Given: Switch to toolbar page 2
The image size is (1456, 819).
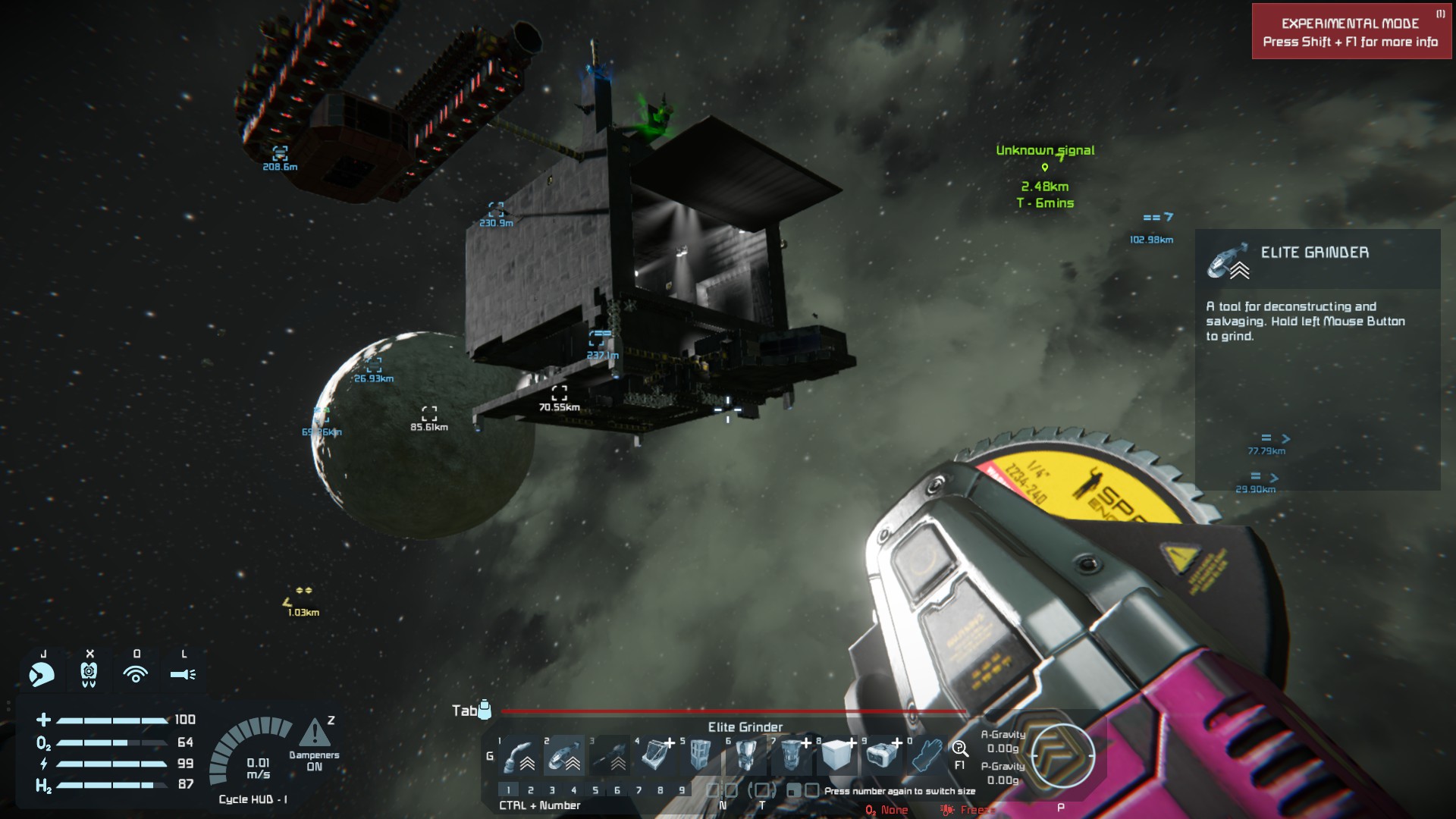Looking at the screenshot, I should point(530,790).
